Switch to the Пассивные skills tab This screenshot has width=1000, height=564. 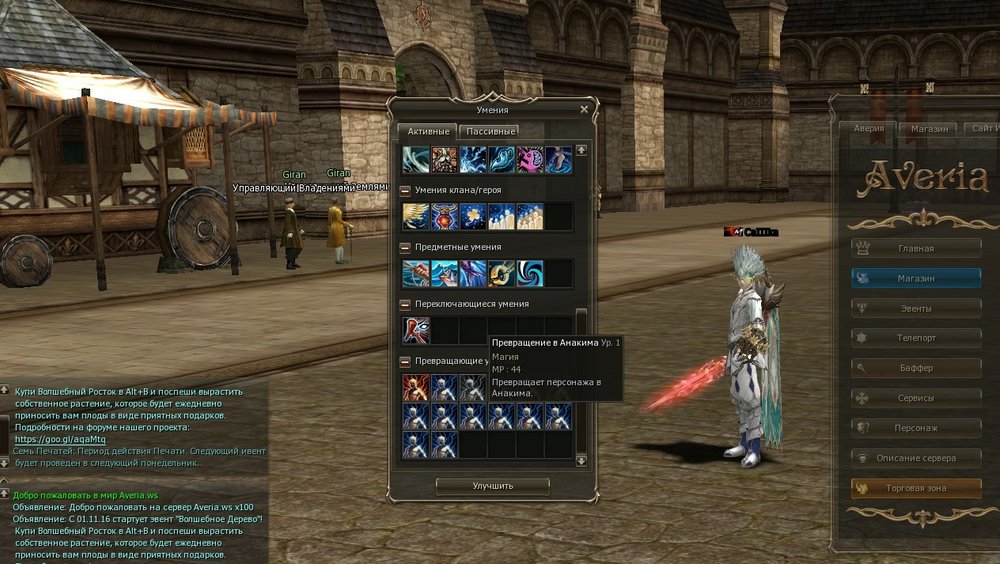[x=490, y=131]
